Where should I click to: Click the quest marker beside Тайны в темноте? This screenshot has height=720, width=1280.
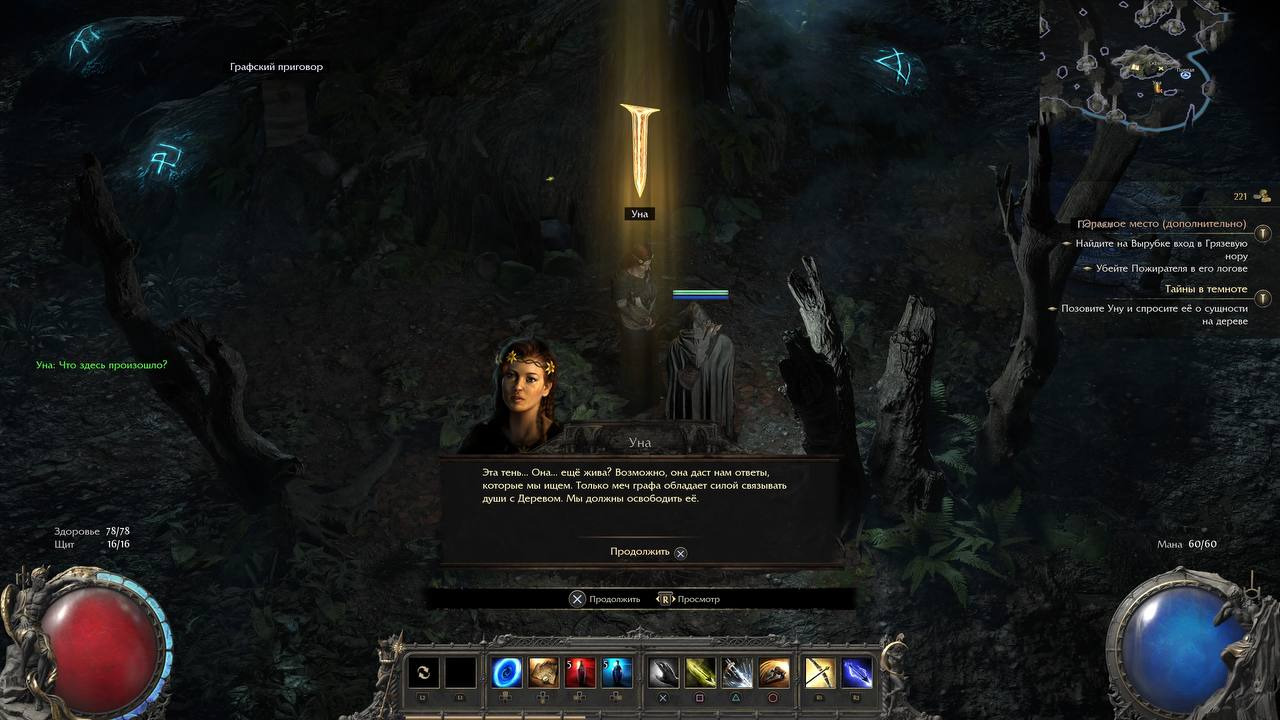click(1263, 298)
